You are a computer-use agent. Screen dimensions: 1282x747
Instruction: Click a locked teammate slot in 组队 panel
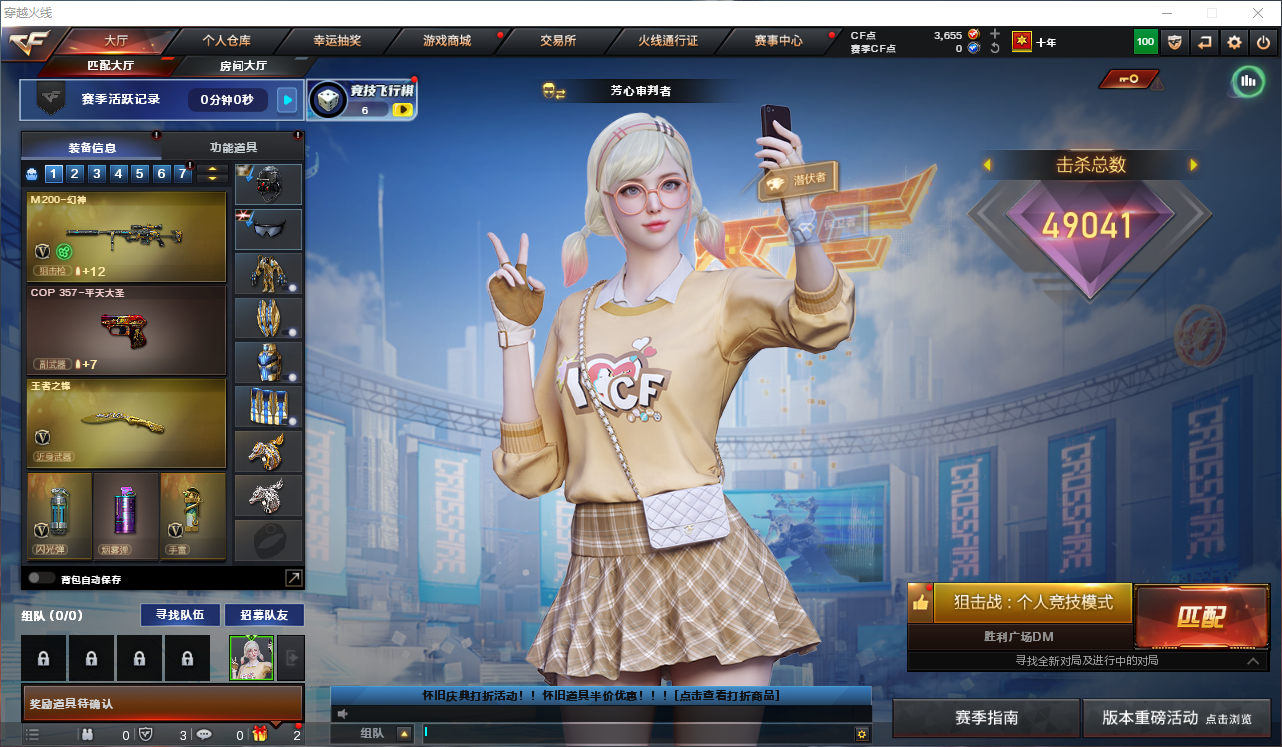pos(42,657)
